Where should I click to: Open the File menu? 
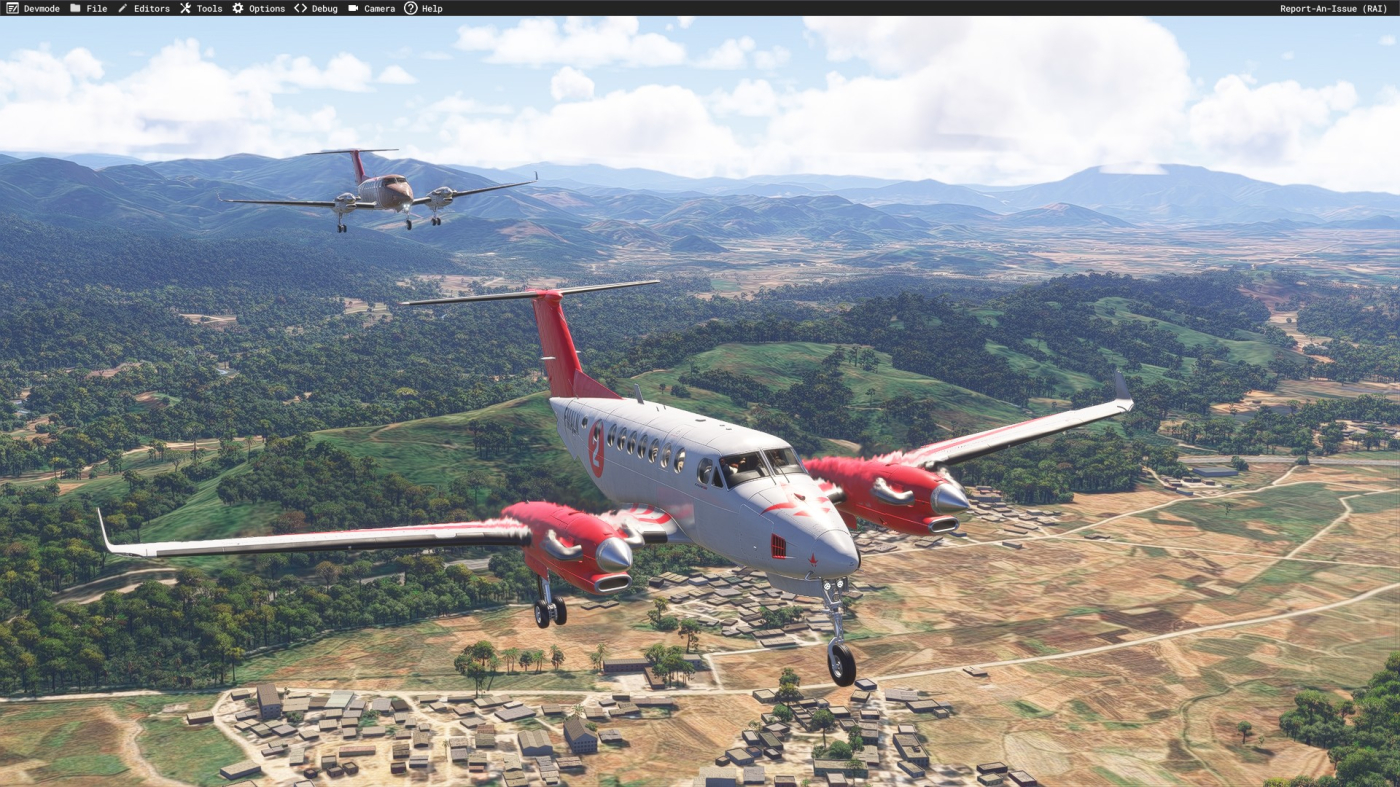click(88, 8)
